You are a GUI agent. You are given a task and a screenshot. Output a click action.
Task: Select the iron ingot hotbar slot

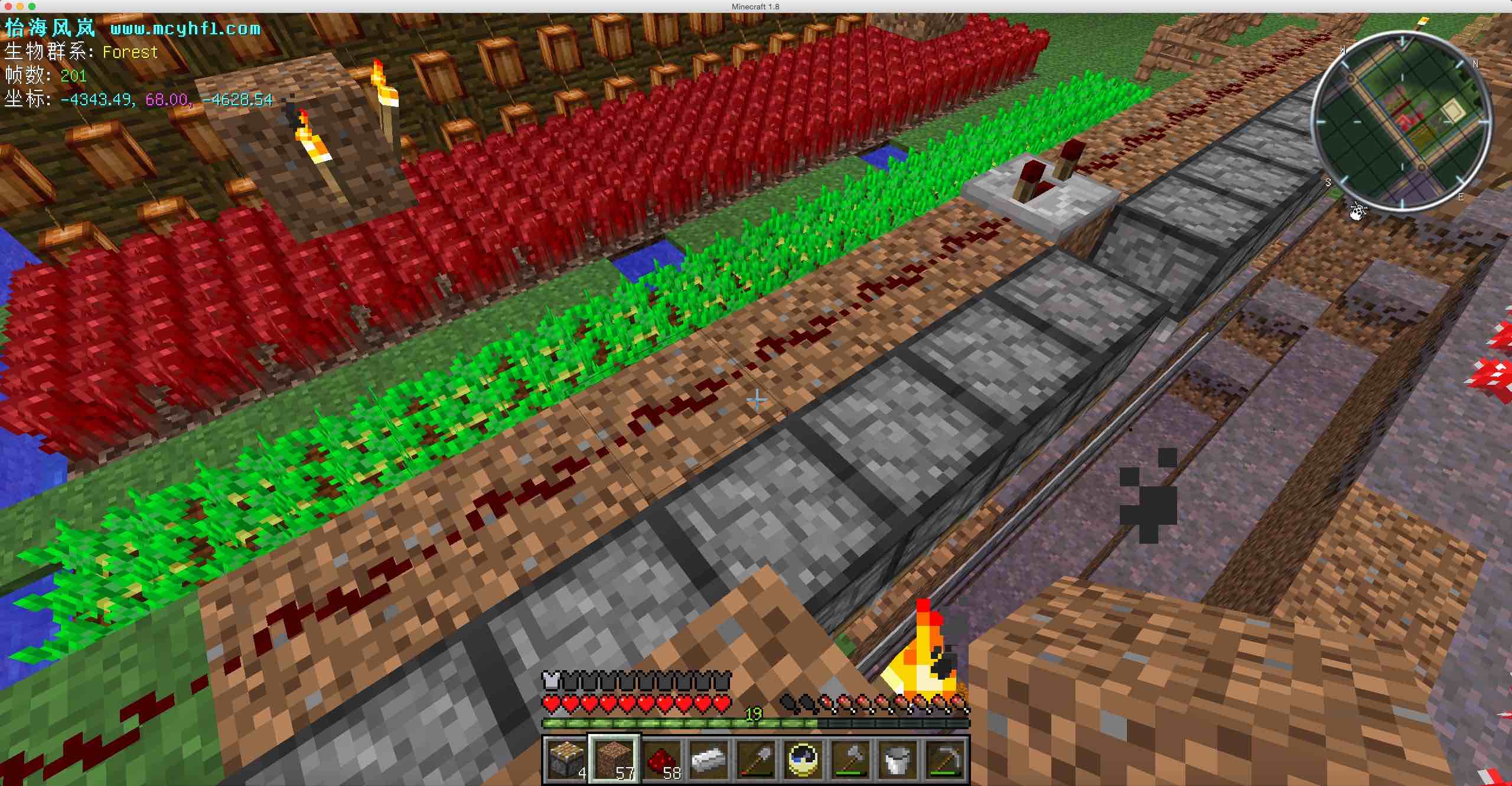pyautogui.click(x=708, y=759)
